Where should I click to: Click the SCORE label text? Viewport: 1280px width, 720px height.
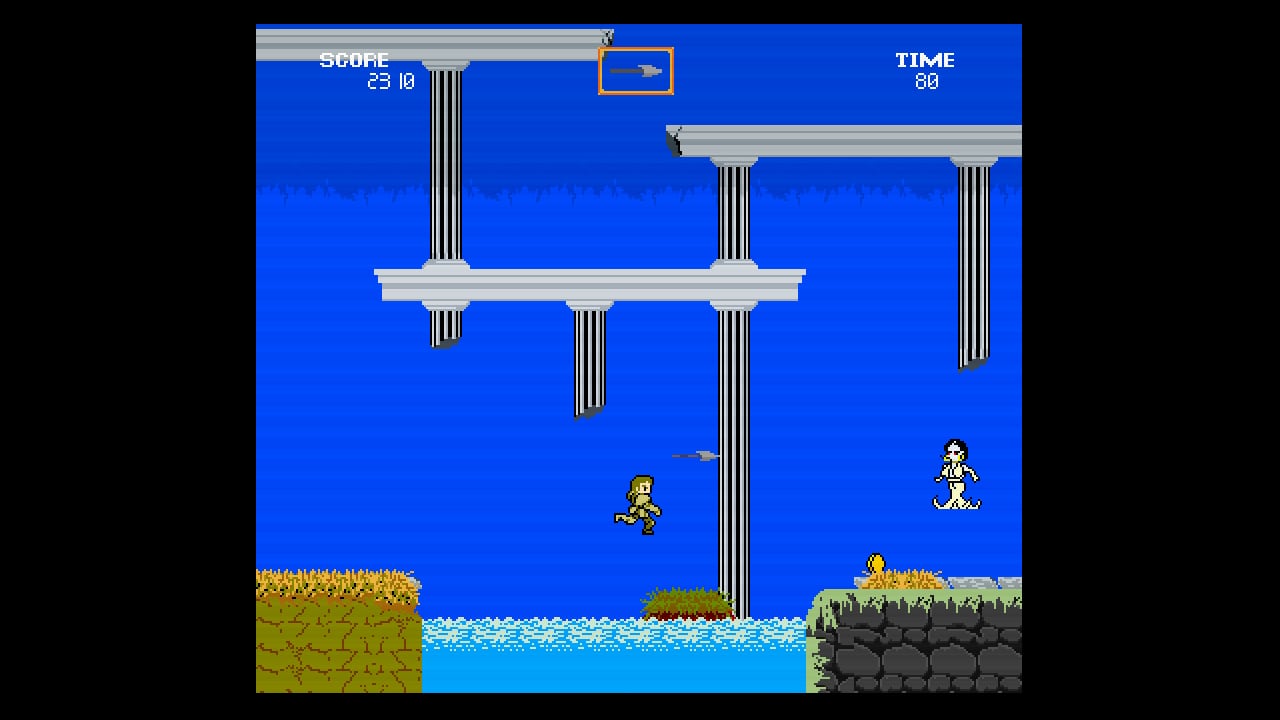[355, 59]
